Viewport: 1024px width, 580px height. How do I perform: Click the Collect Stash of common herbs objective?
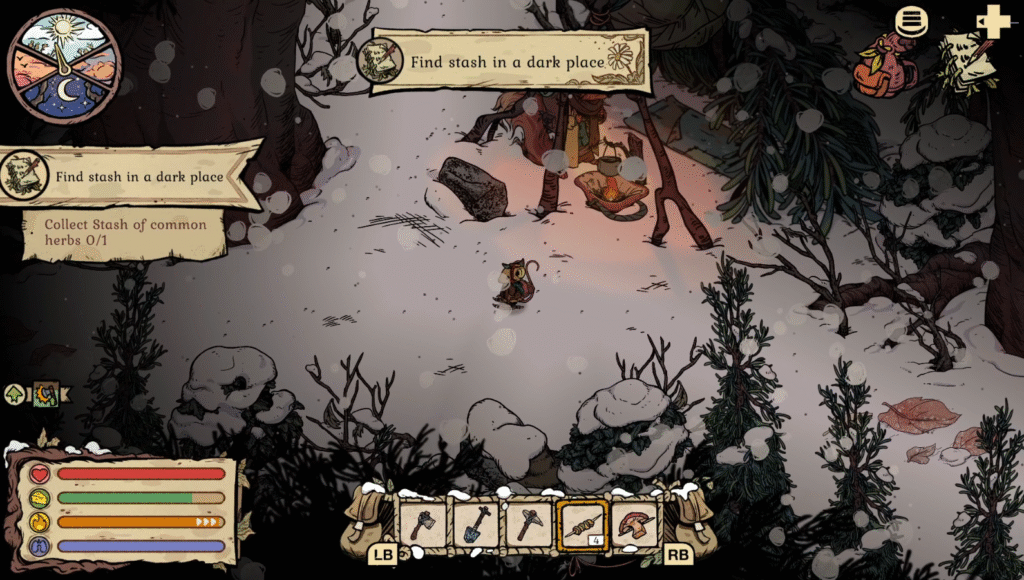(125, 232)
